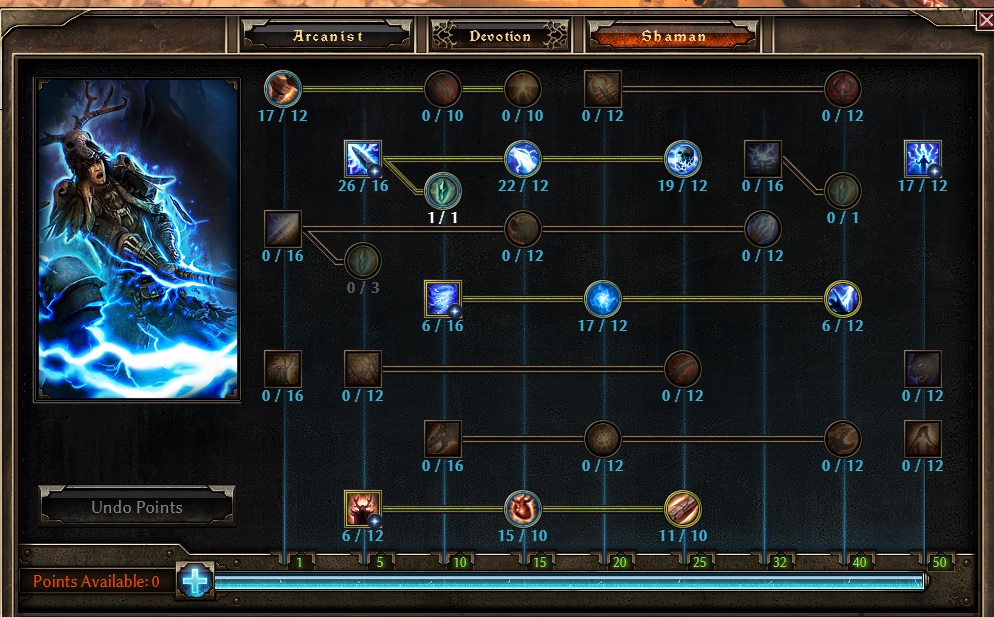Click the skill icon showing 11 / 10
The height and width of the screenshot is (617, 994).
click(x=683, y=509)
